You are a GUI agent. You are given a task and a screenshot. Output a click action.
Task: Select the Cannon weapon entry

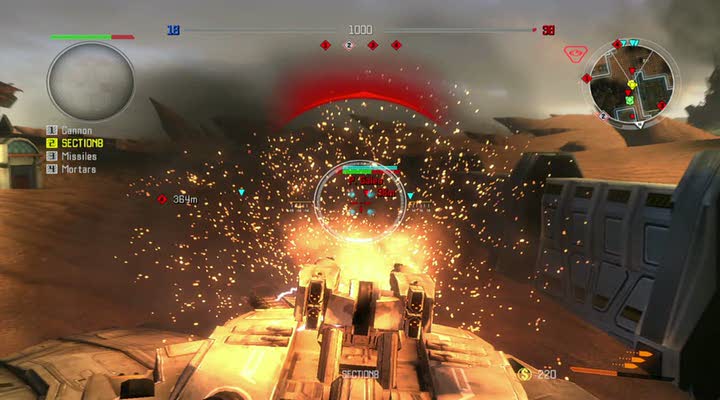[76, 130]
